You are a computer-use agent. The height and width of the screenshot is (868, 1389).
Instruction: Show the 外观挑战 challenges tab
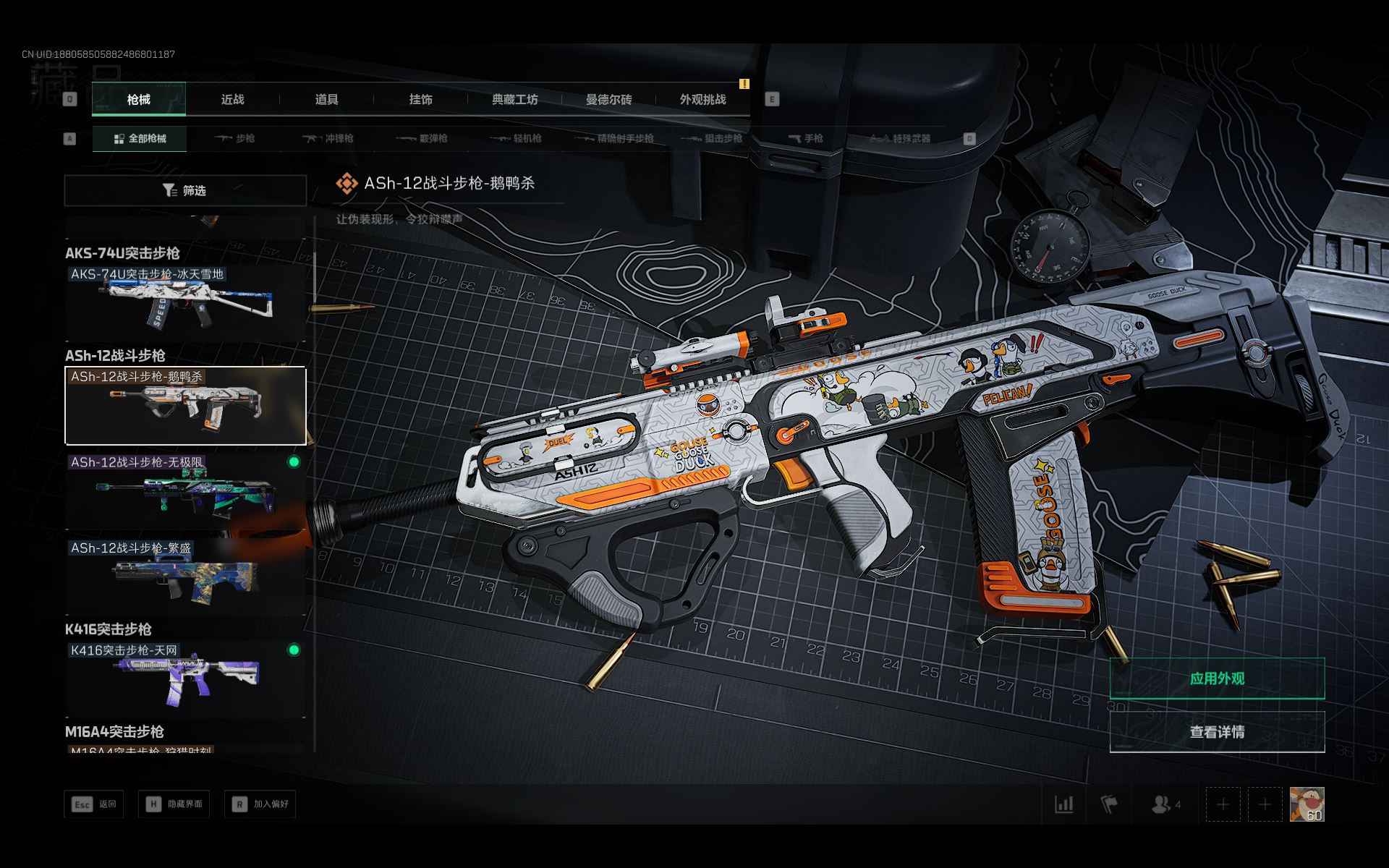click(702, 100)
